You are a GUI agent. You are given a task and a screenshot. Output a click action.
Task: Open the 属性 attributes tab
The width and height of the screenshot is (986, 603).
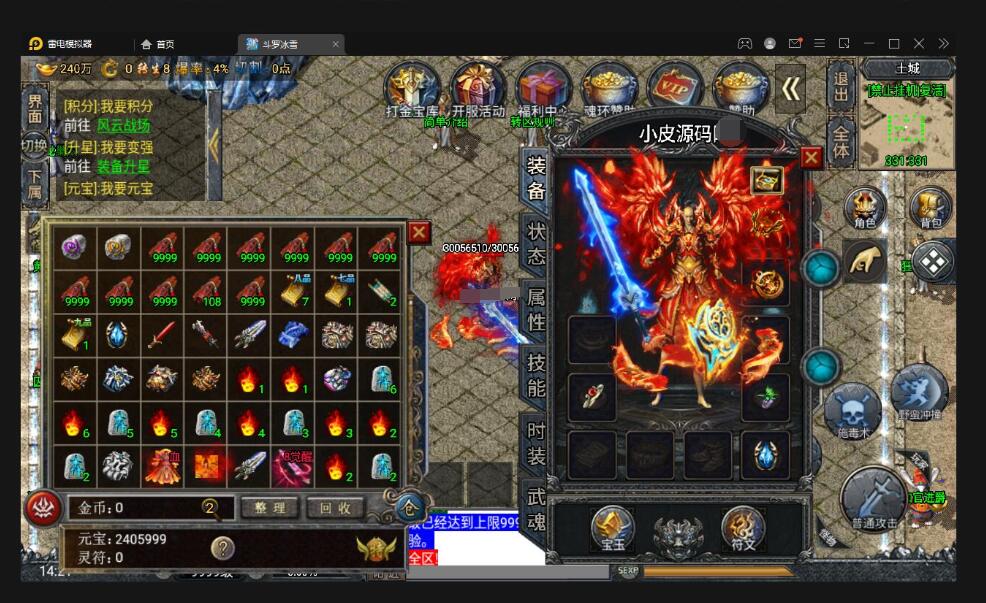coord(536,307)
